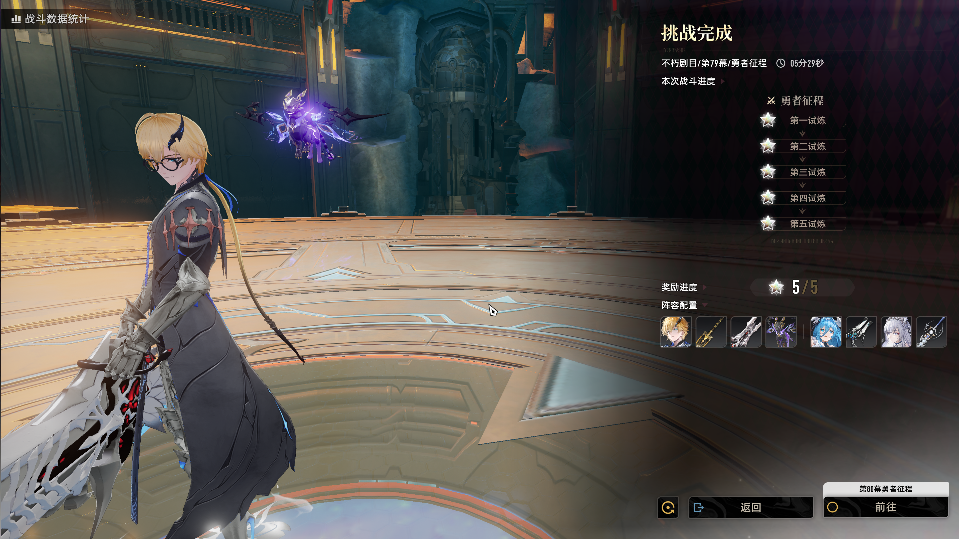Select the golden spear weapon icon
The height and width of the screenshot is (539, 959).
[x=711, y=331]
